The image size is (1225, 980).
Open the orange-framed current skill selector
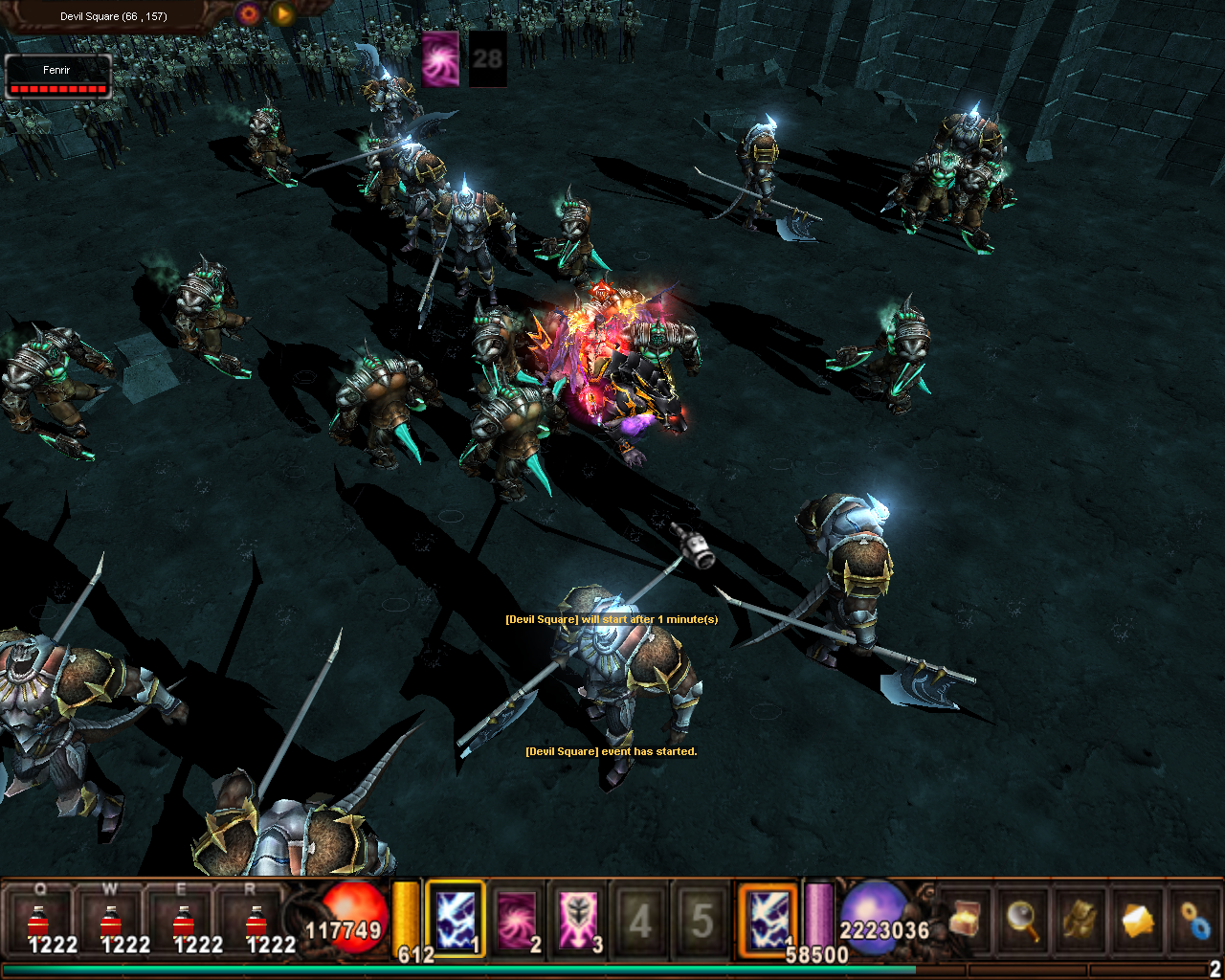[768, 920]
